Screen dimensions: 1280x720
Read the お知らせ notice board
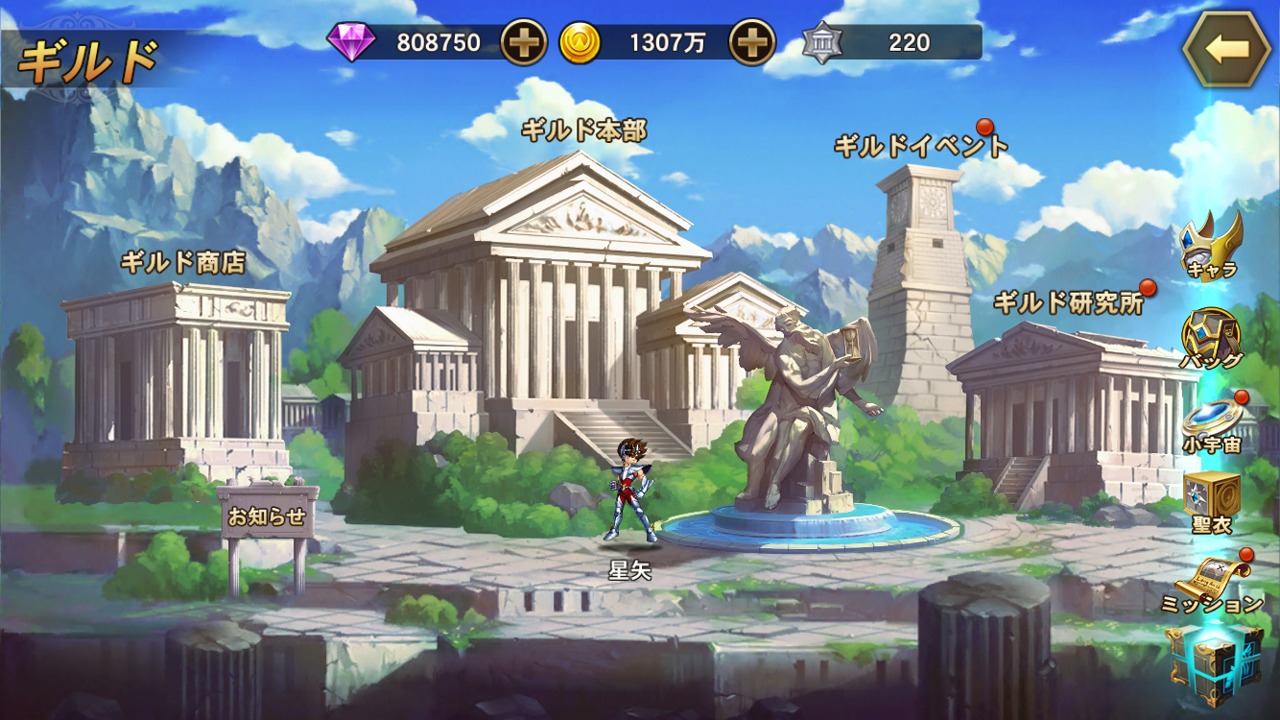pos(266,520)
